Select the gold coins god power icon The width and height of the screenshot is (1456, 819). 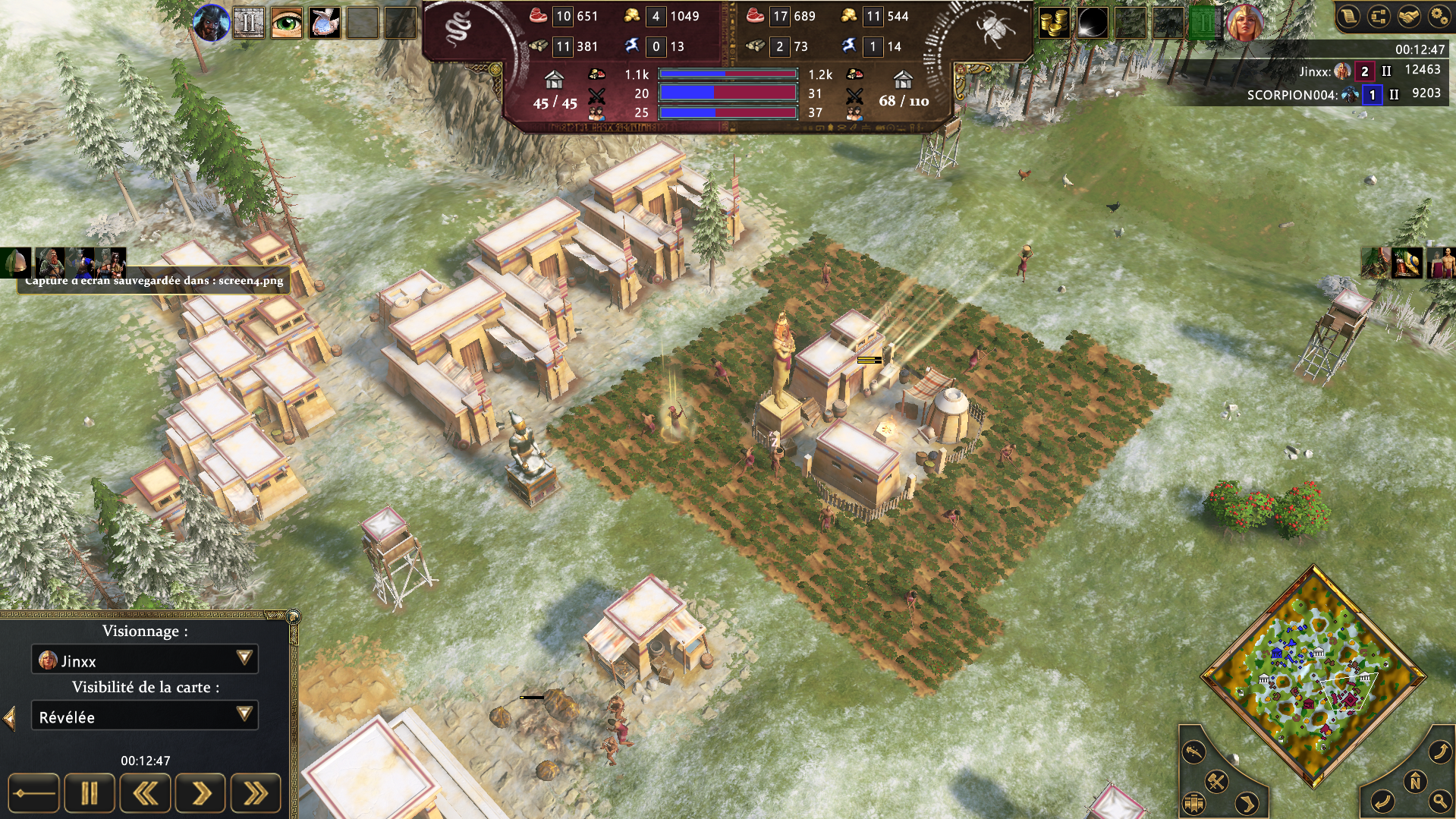coord(1053,23)
